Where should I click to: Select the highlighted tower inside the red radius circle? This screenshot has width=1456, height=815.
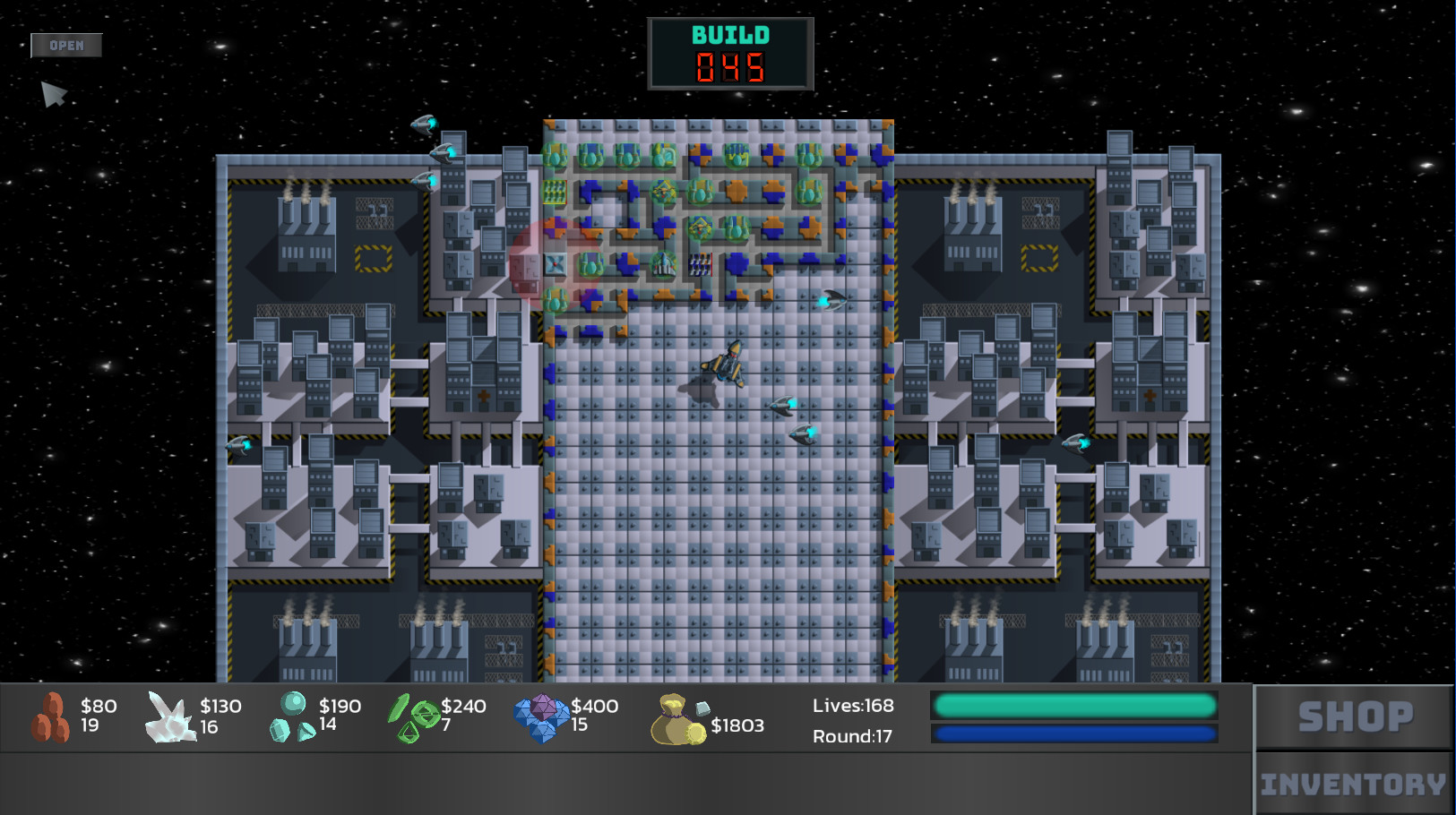556,262
